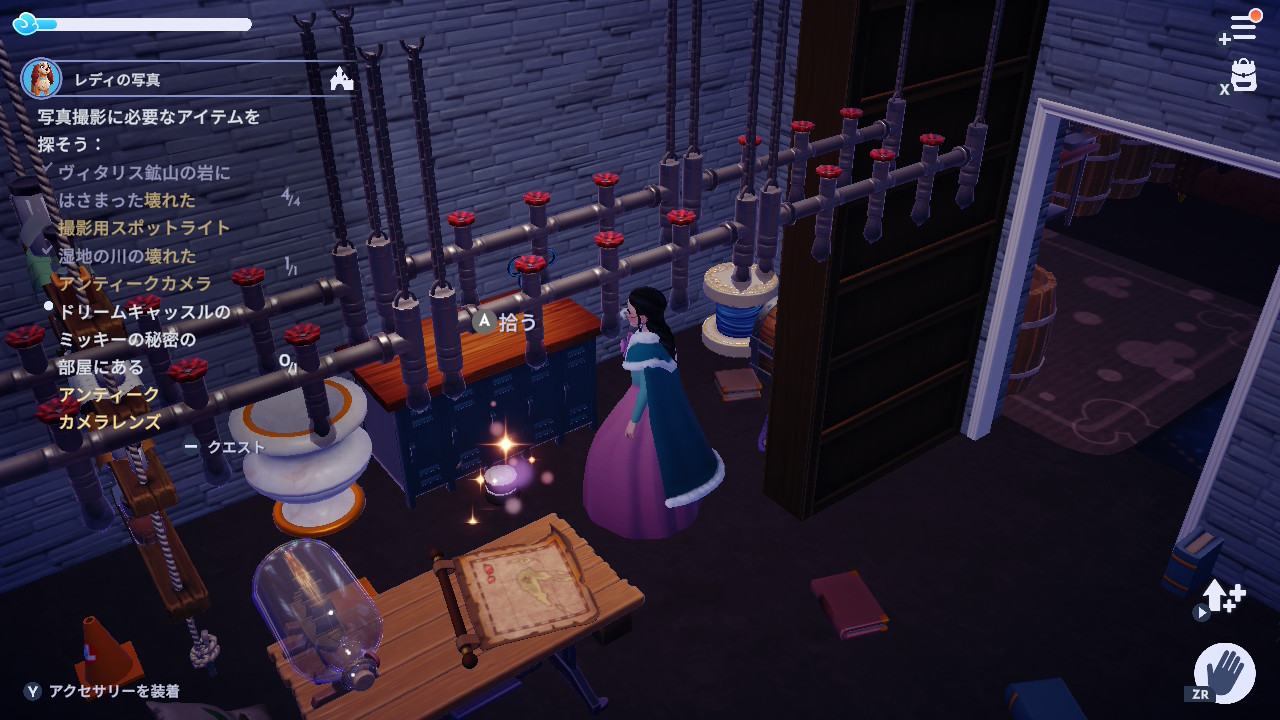This screenshot has height=720, width=1280.
Task: Click the castle icon in quest header
Action: [342, 79]
